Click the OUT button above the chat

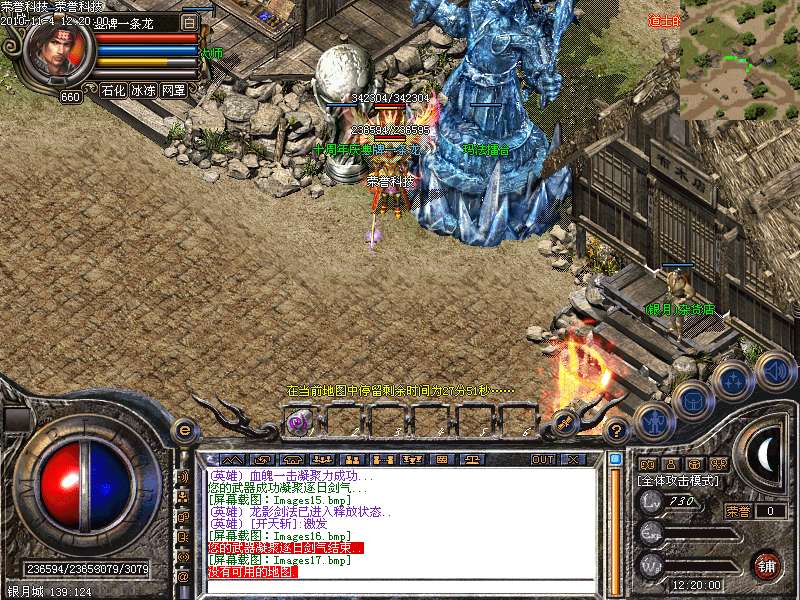(543, 459)
